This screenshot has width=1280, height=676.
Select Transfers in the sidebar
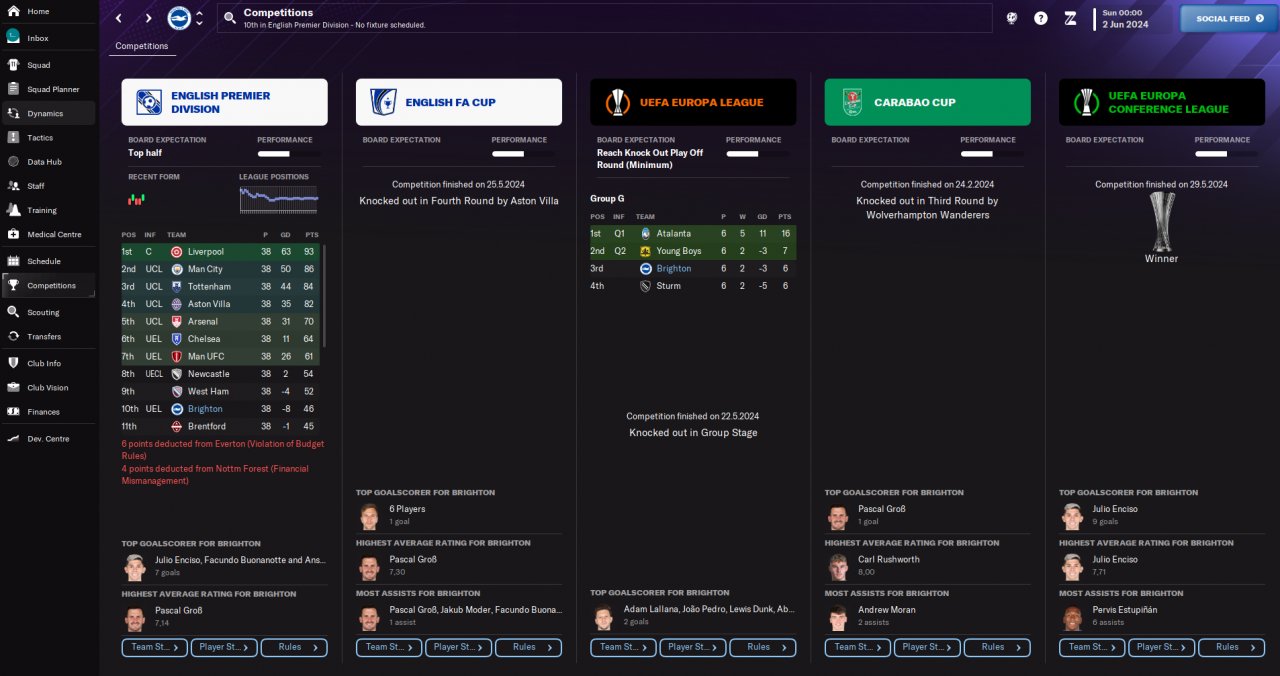pyautogui.click(x=43, y=337)
